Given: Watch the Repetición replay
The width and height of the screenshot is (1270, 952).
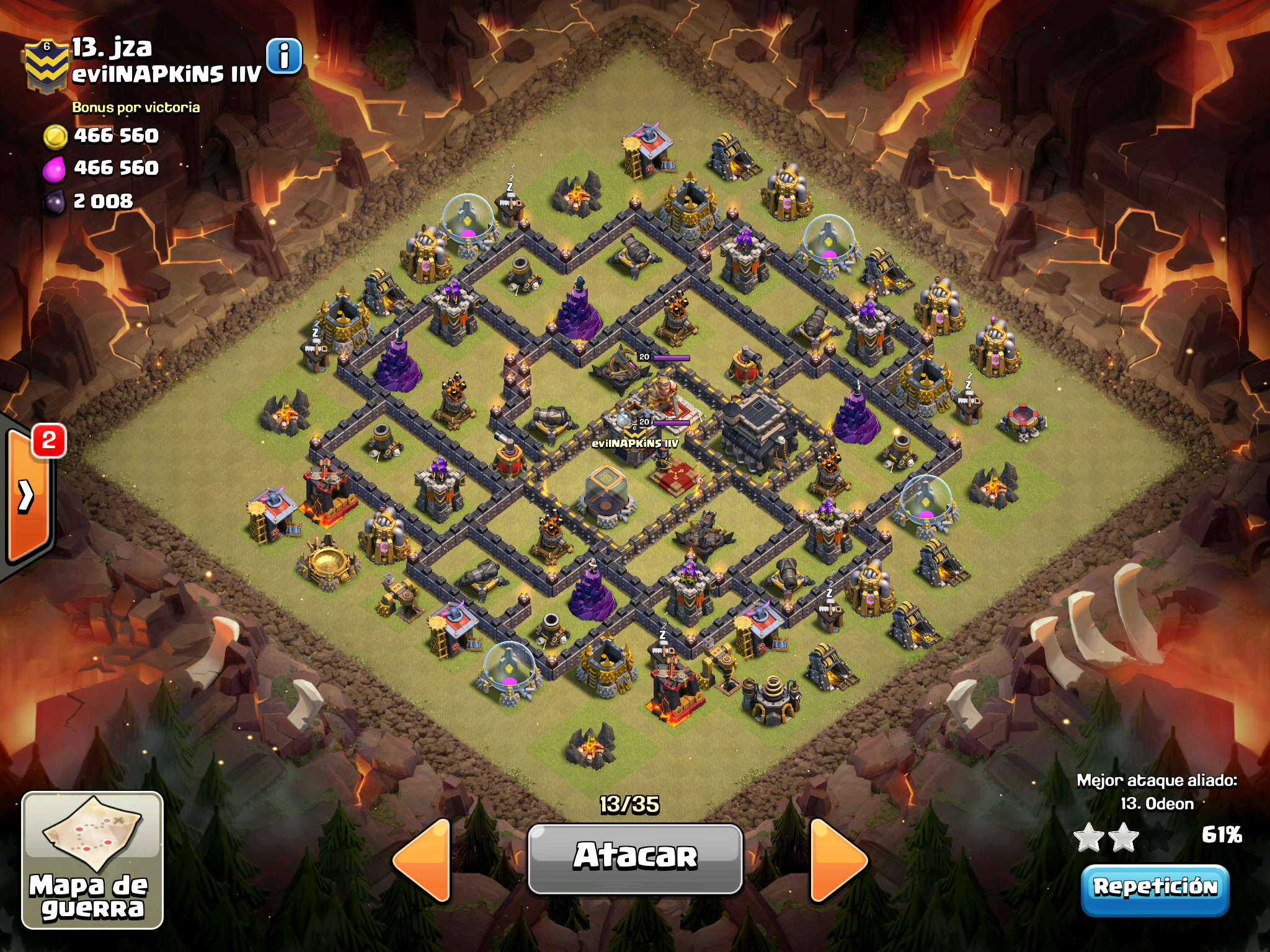Looking at the screenshot, I should click(x=1155, y=889).
